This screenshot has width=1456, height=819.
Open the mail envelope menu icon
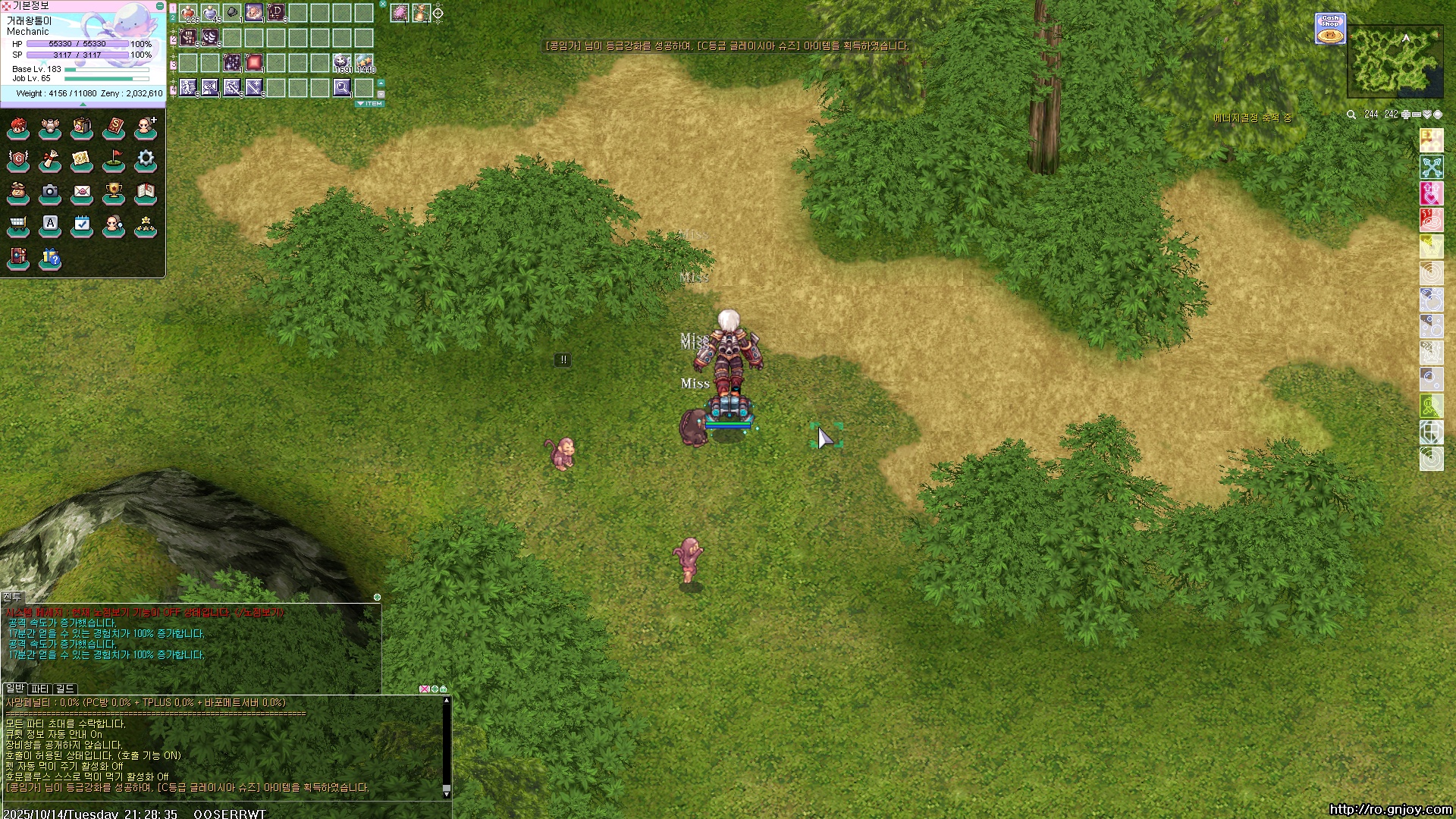coord(82,192)
